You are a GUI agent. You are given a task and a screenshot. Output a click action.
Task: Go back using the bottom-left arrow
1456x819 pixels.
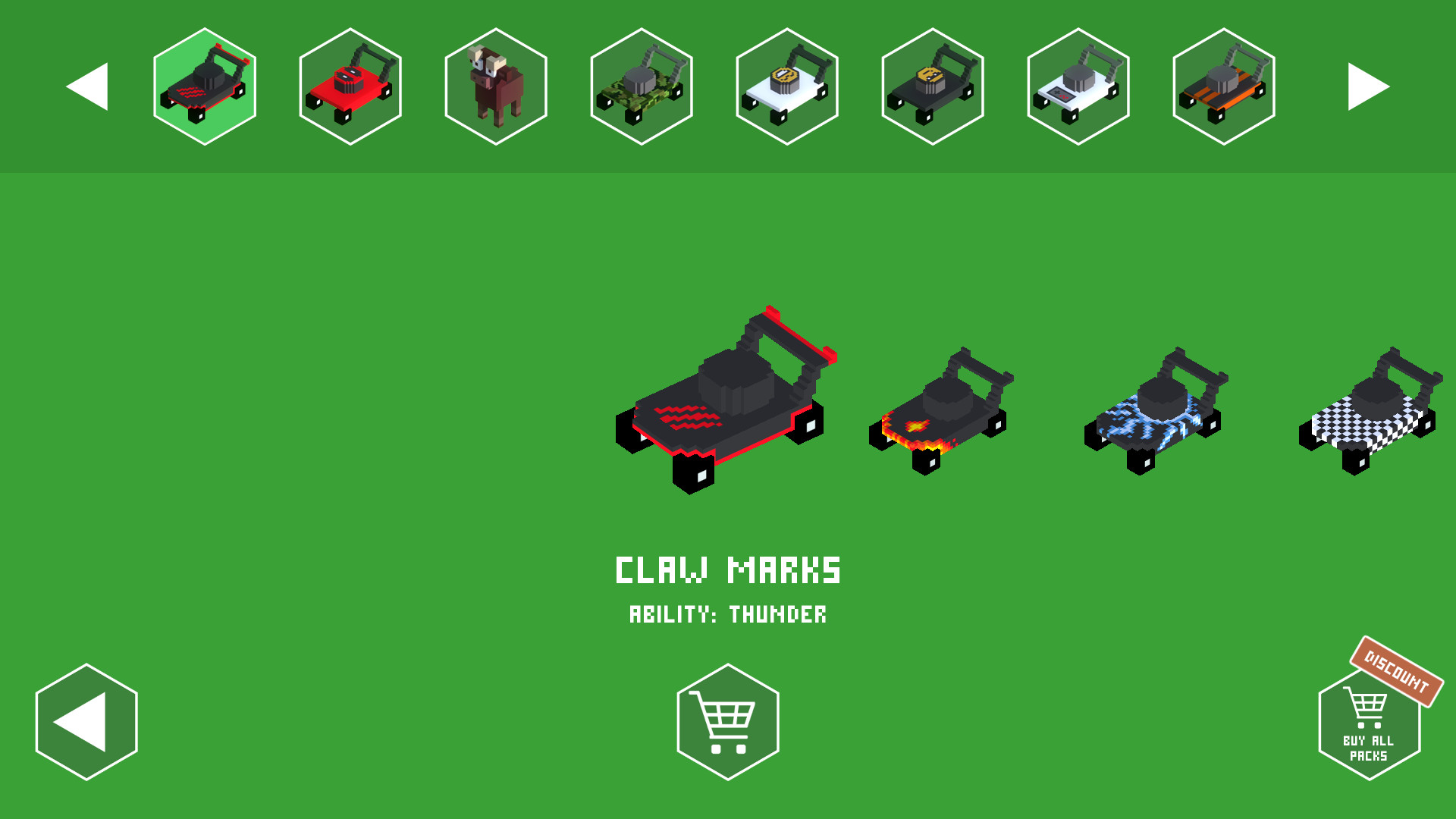pos(86,720)
